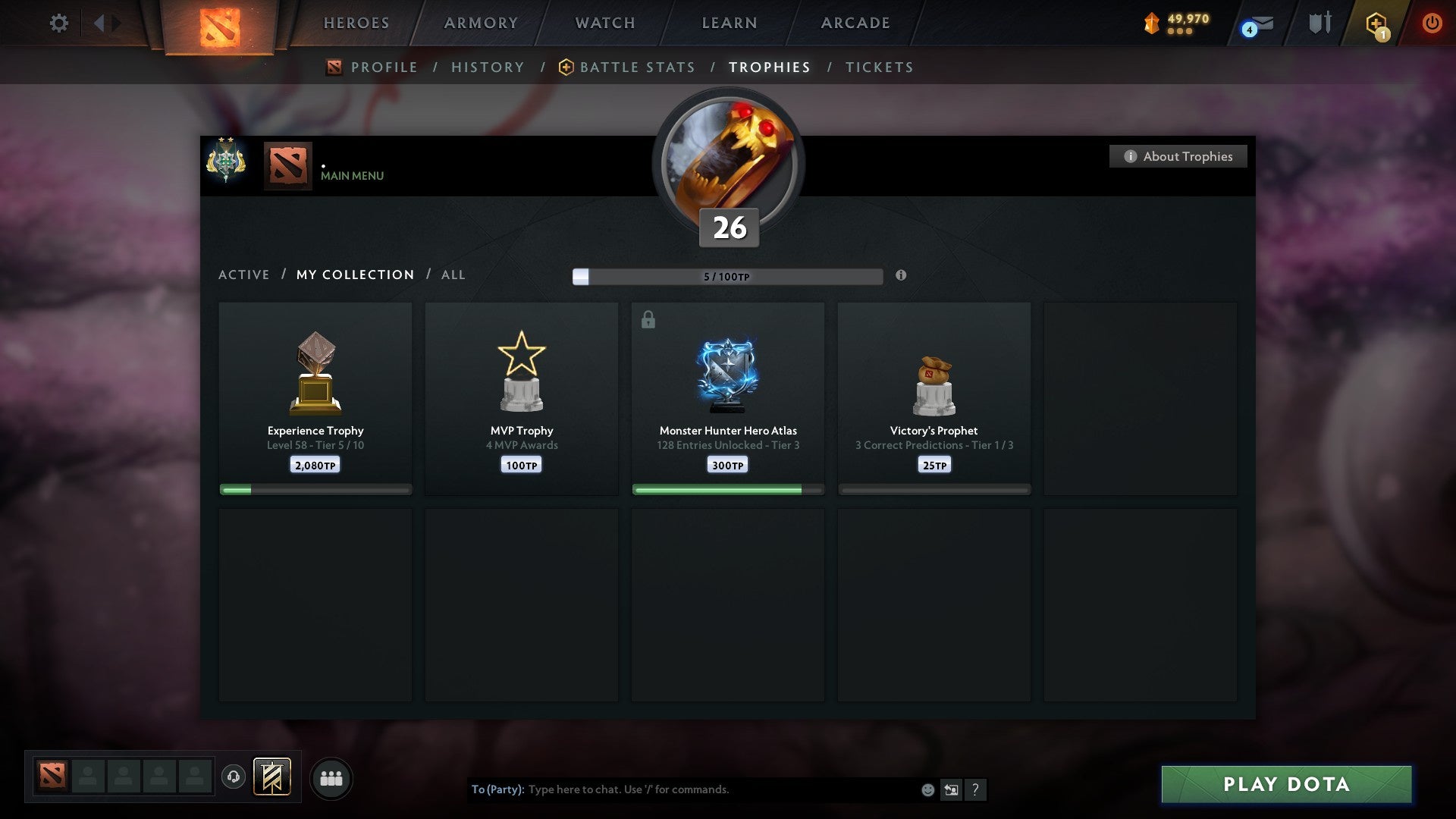Open the friends list icon in the bottom bar

point(331,777)
